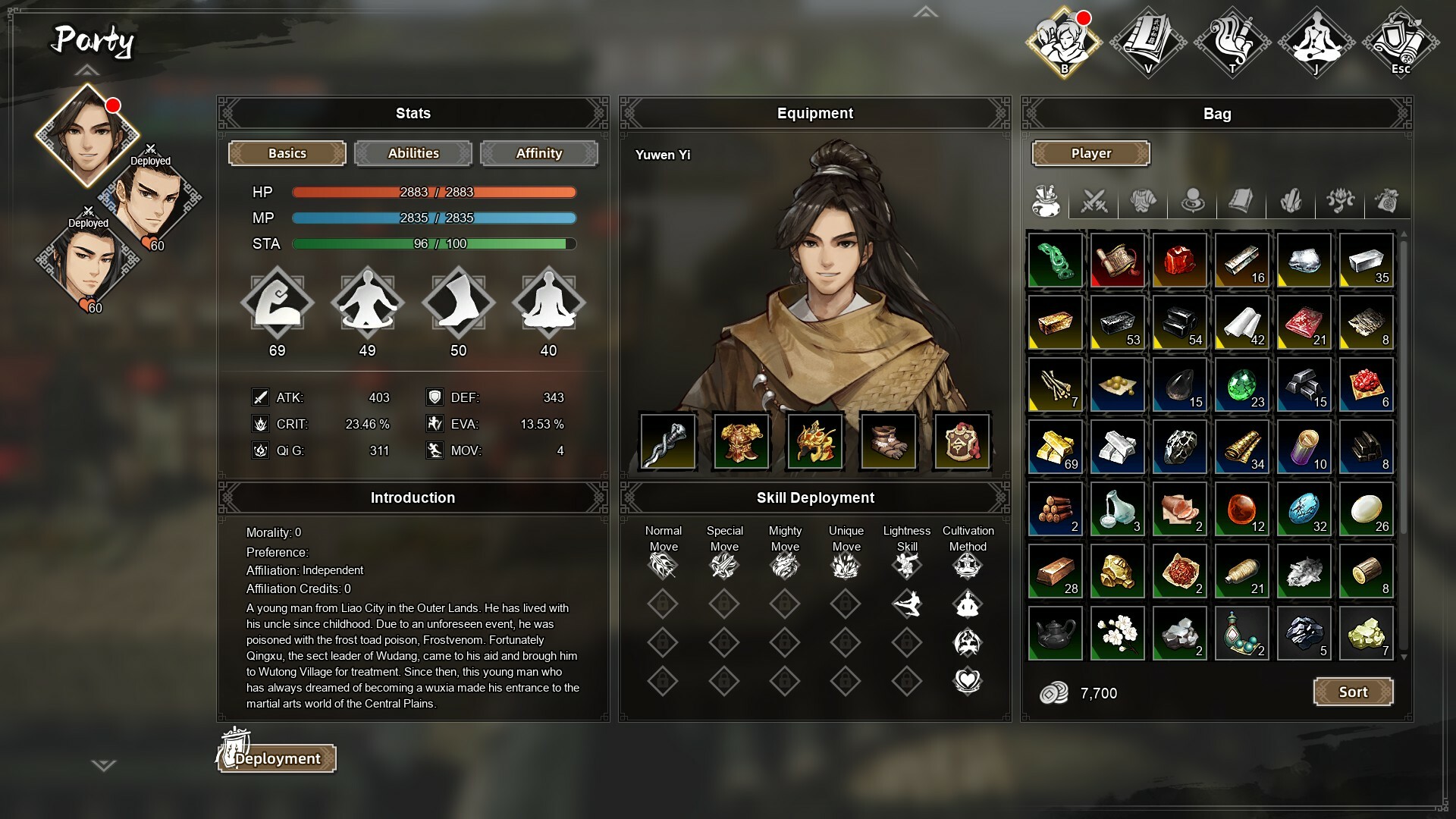Select the green jade pendant in bag
1456x819 pixels.
click(x=1055, y=260)
